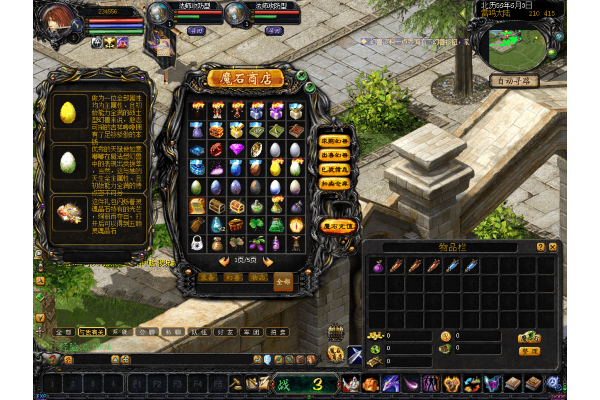The height and width of the screenshot is (400, 600).
Task: Switch chat to the 全部 channel
Action: click(63, 330)
